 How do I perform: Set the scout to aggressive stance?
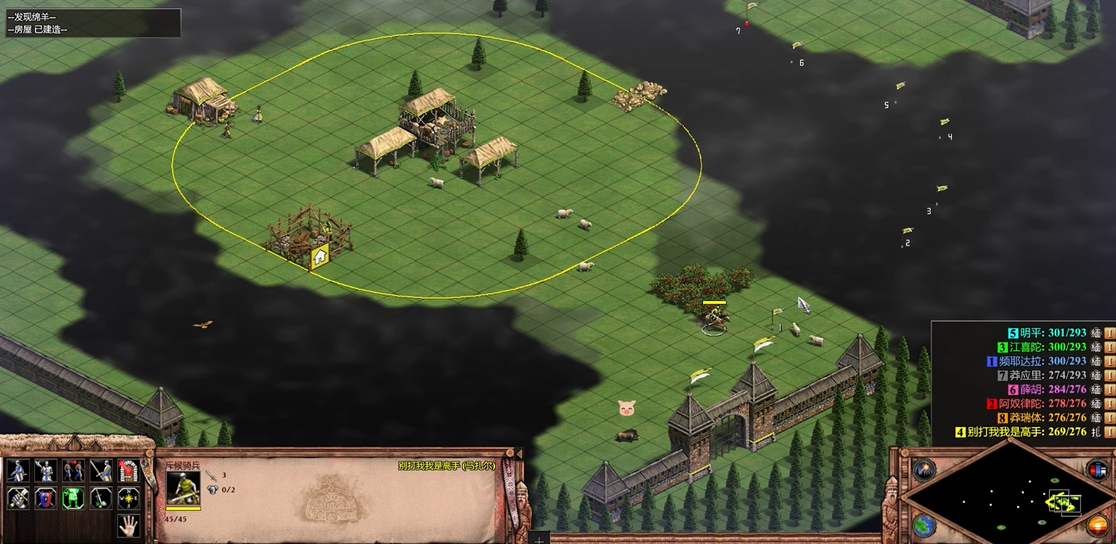coord(17,470)
